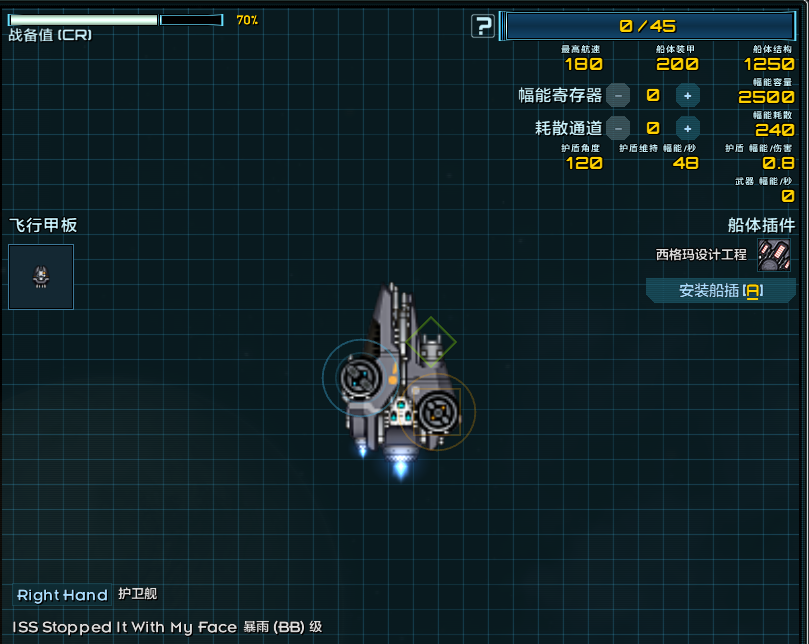
Task: Select the 西格玛设计工程 hullmod icon
Action: (773, 255)
